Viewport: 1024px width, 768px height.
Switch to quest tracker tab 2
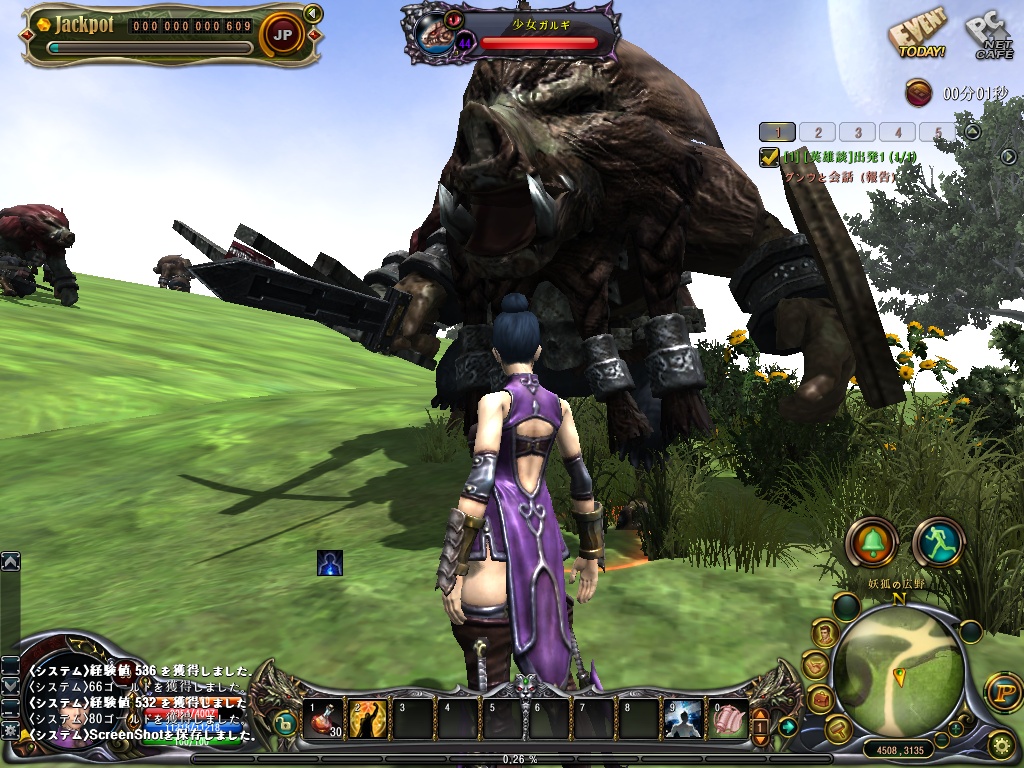818,132
